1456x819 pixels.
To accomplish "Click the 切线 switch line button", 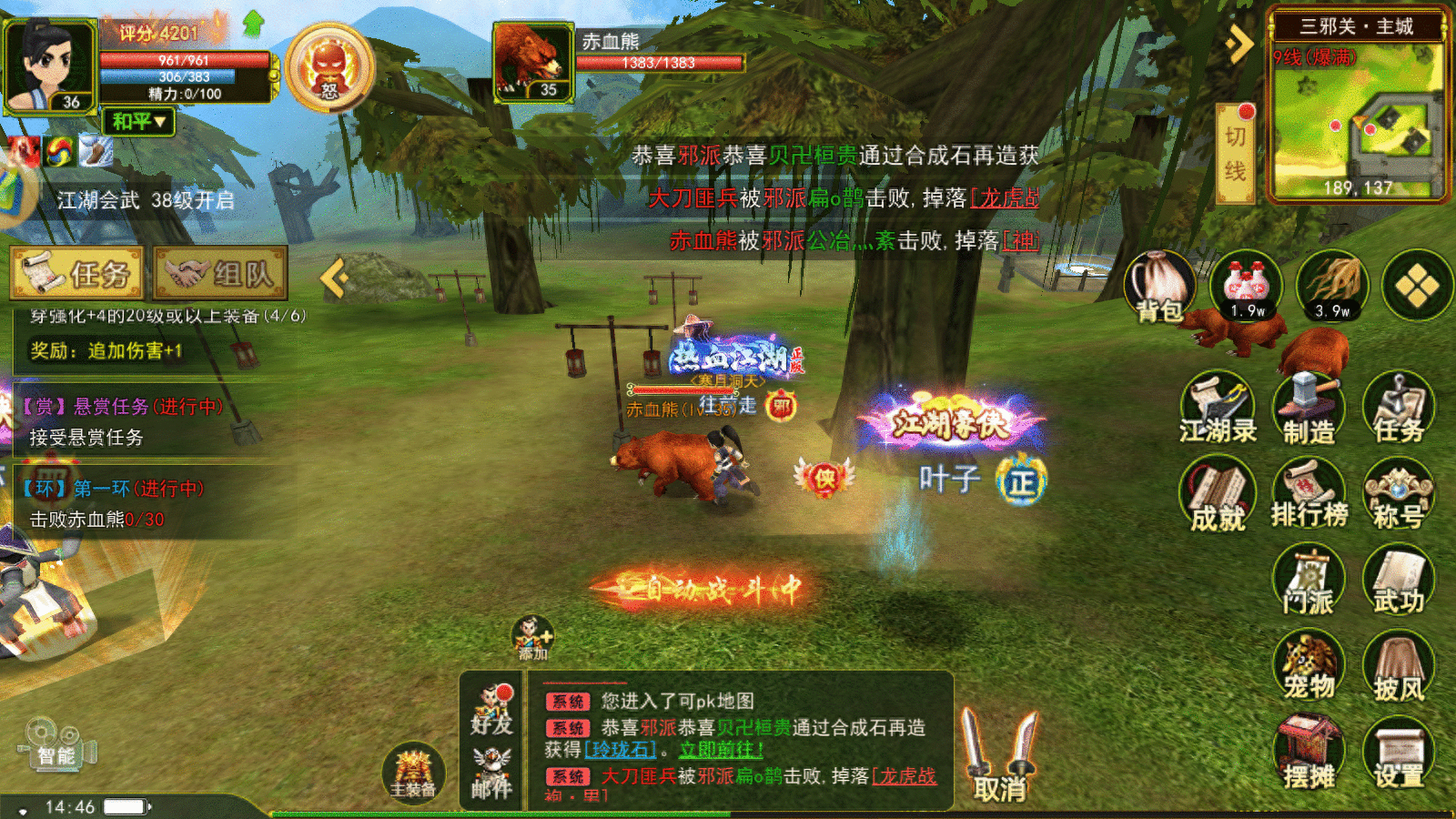I will 1236,153.
